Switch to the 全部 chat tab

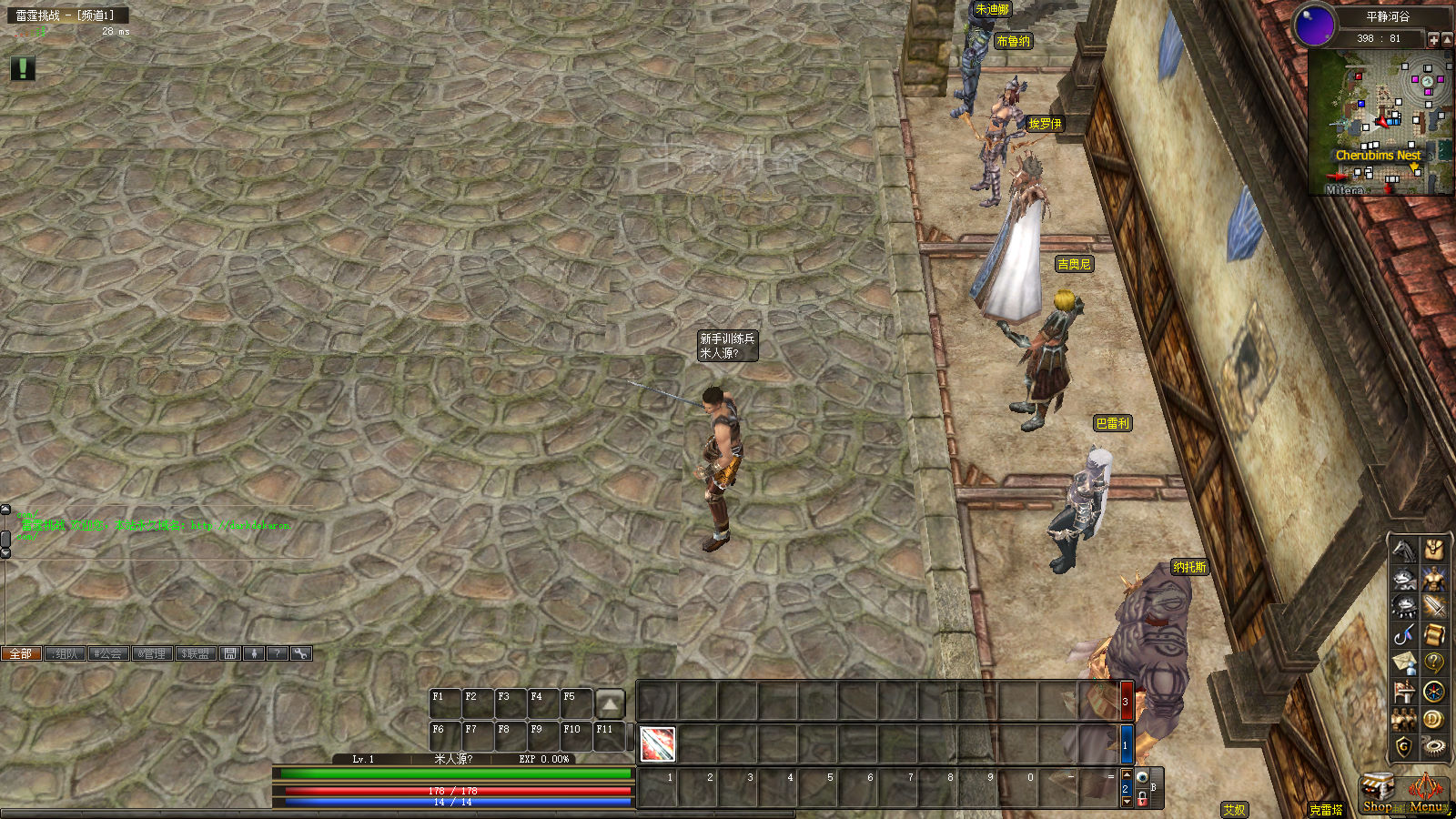(x=21, y=653)
